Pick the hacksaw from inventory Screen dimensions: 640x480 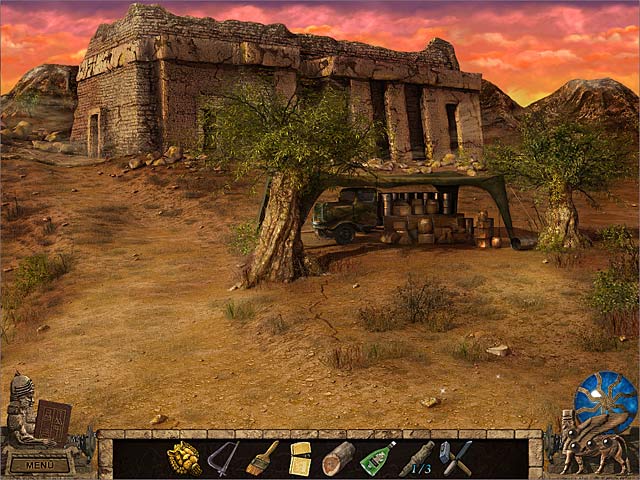tap(223, 458)
